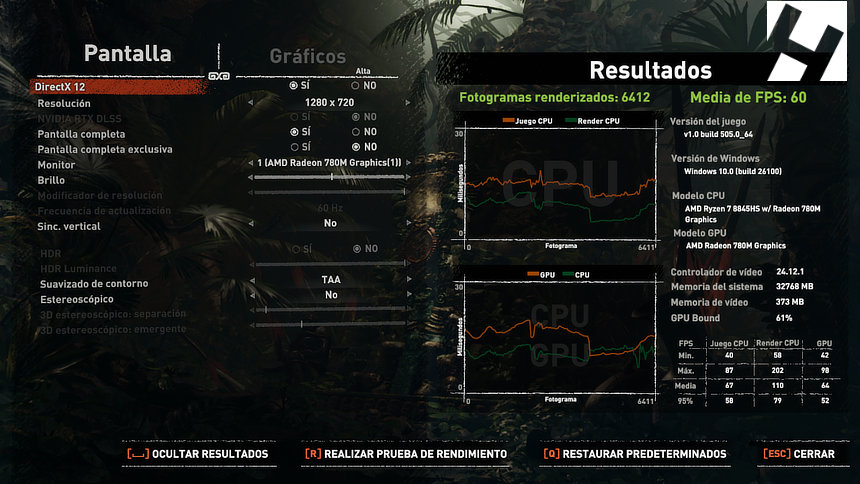Cycle Suavizado de contorno with right arrow

408,280
